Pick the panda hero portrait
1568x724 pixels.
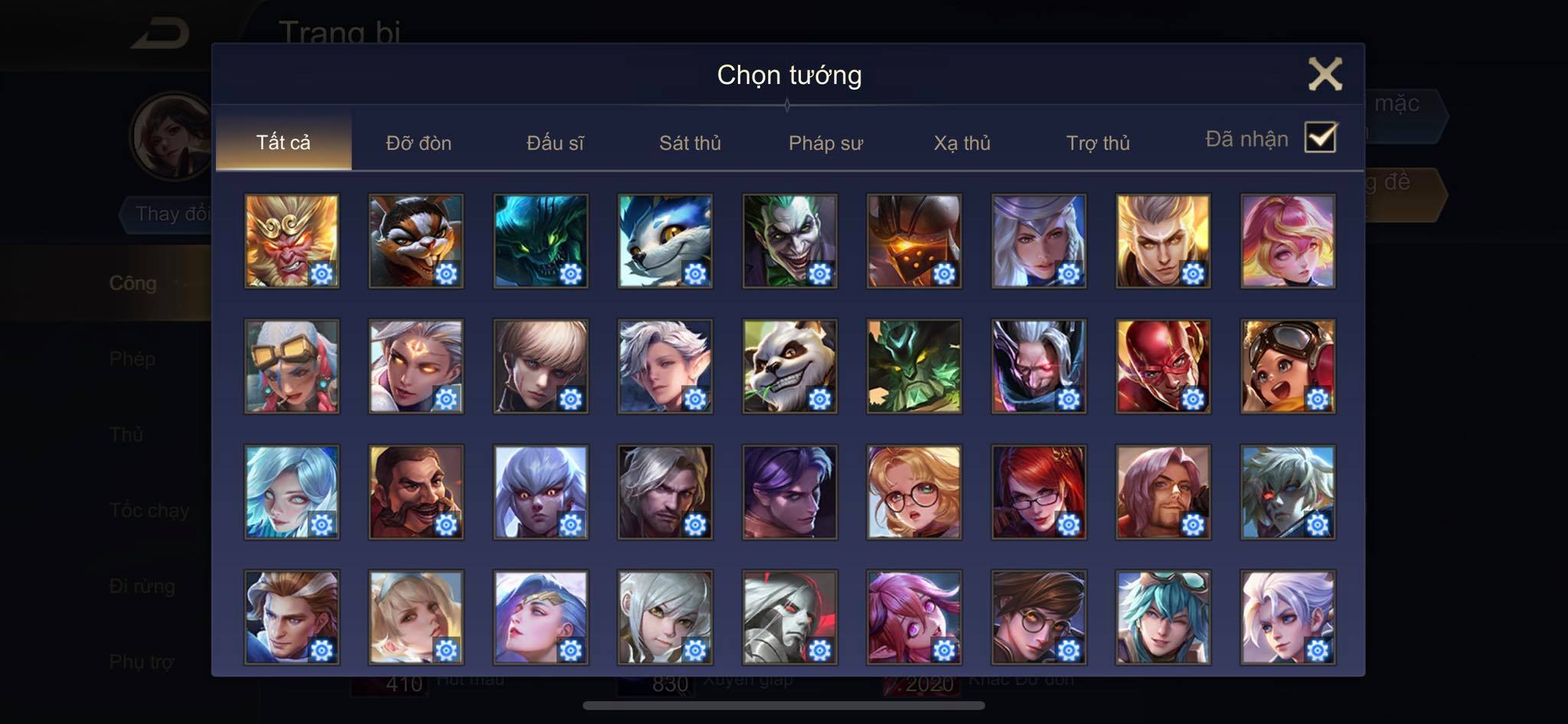(x=789, y=367)
